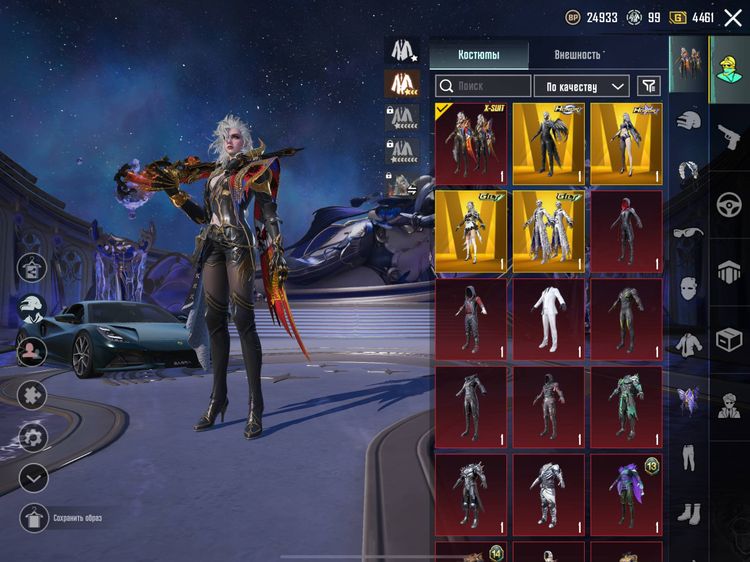Close the inventory screen
Viewport: 750px width, 562px height.
point(733,18)
